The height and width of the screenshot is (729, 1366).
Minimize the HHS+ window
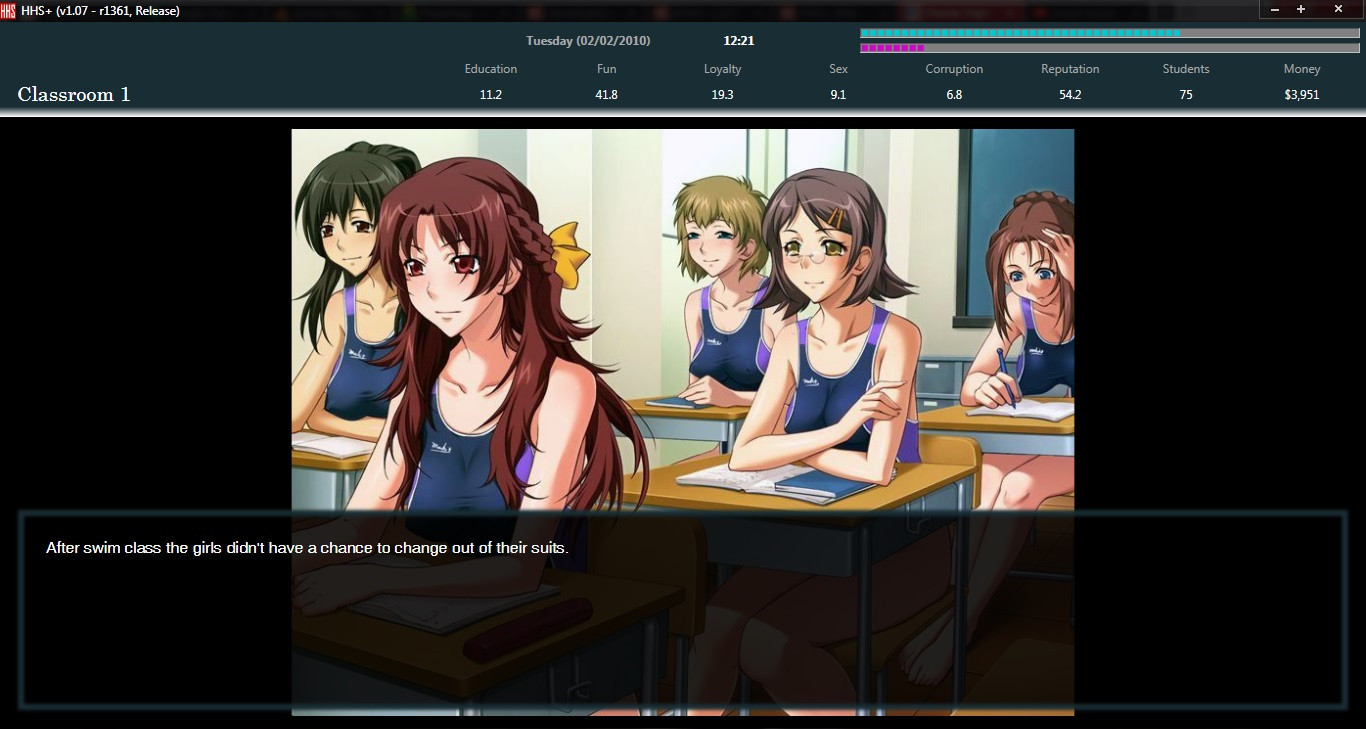1275,9
